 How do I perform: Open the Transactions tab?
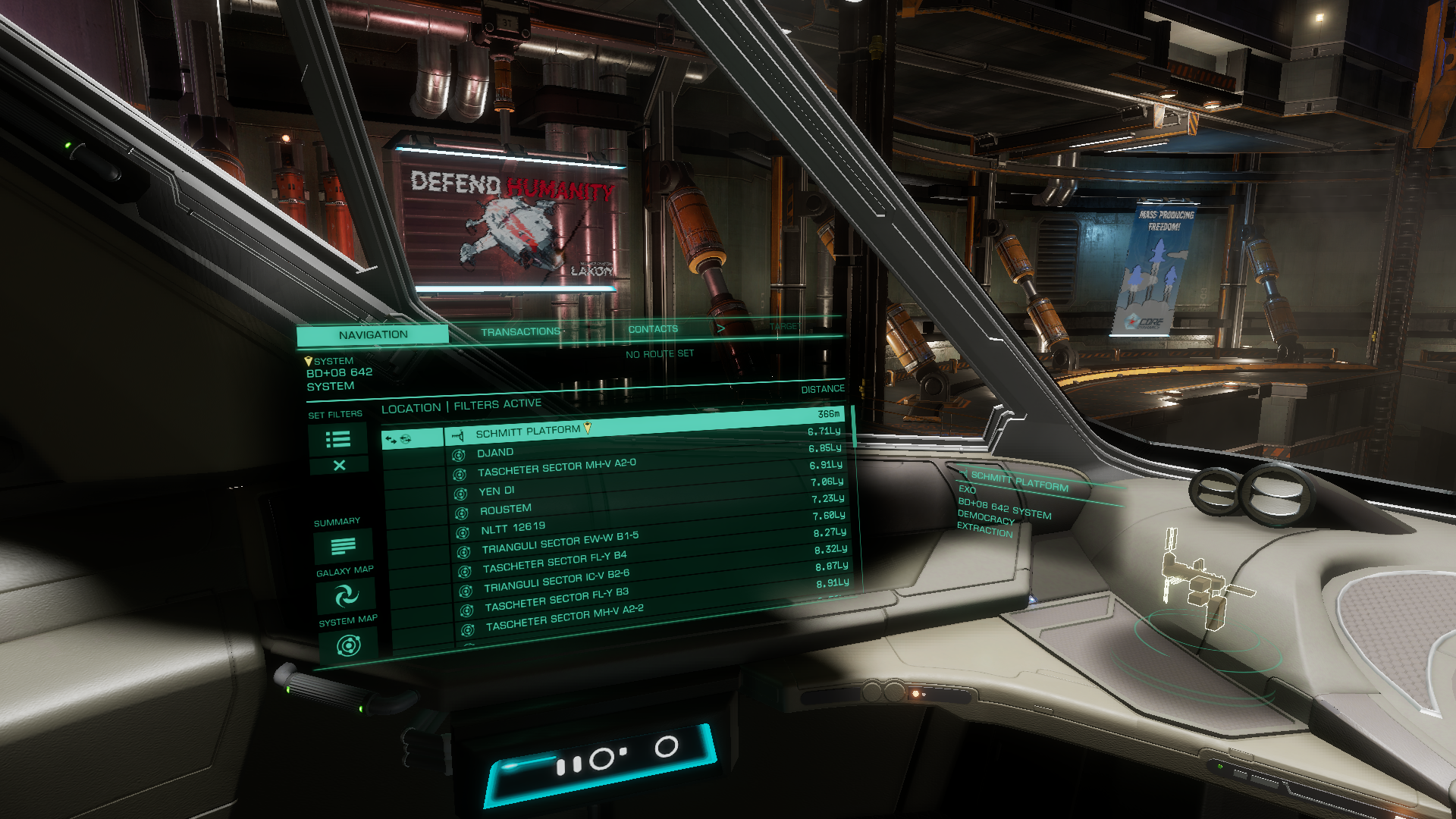(520, 331)
